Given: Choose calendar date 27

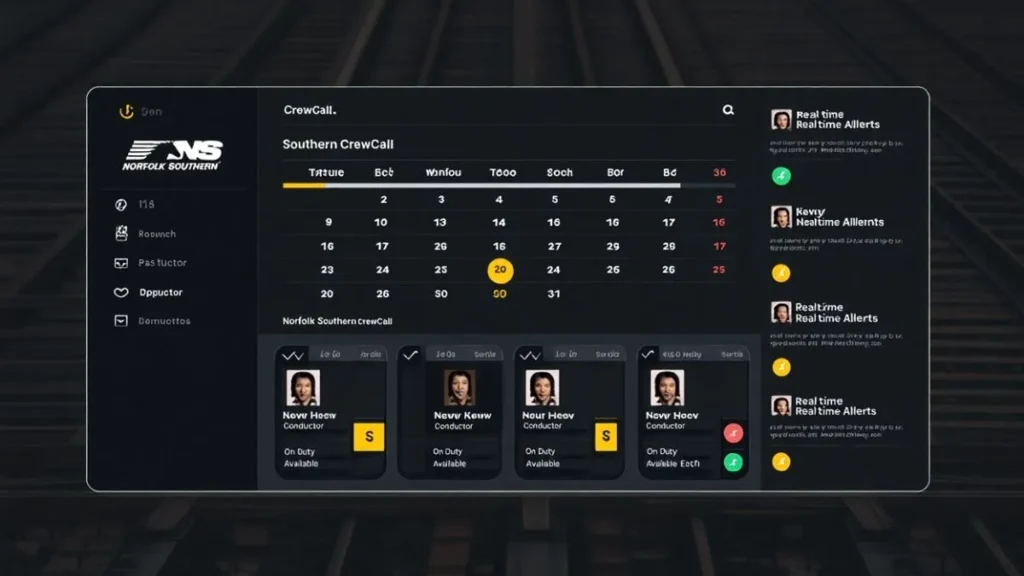Looking at the screenshot, I should click(554, 246).
